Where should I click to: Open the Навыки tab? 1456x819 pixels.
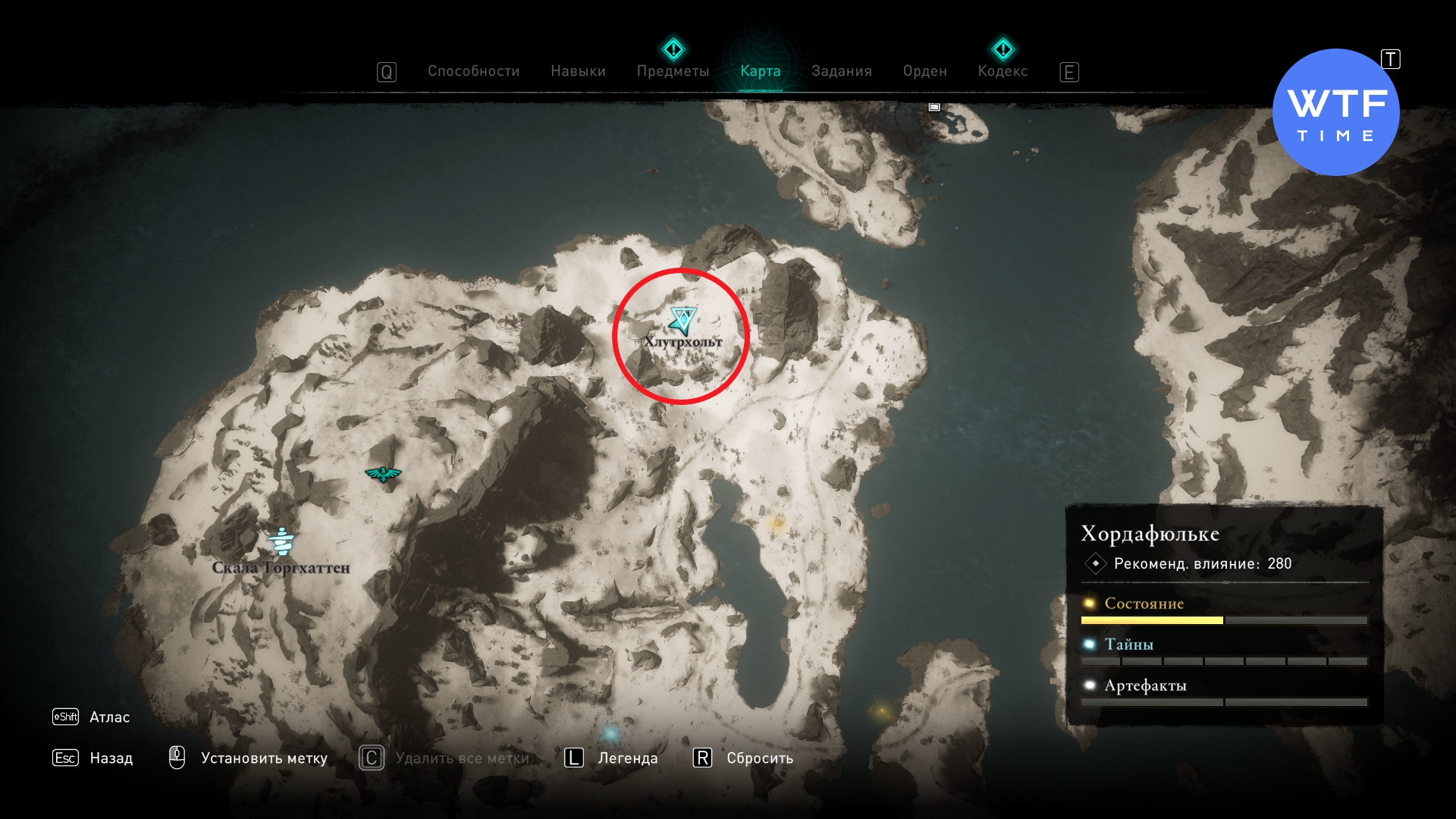578,71
